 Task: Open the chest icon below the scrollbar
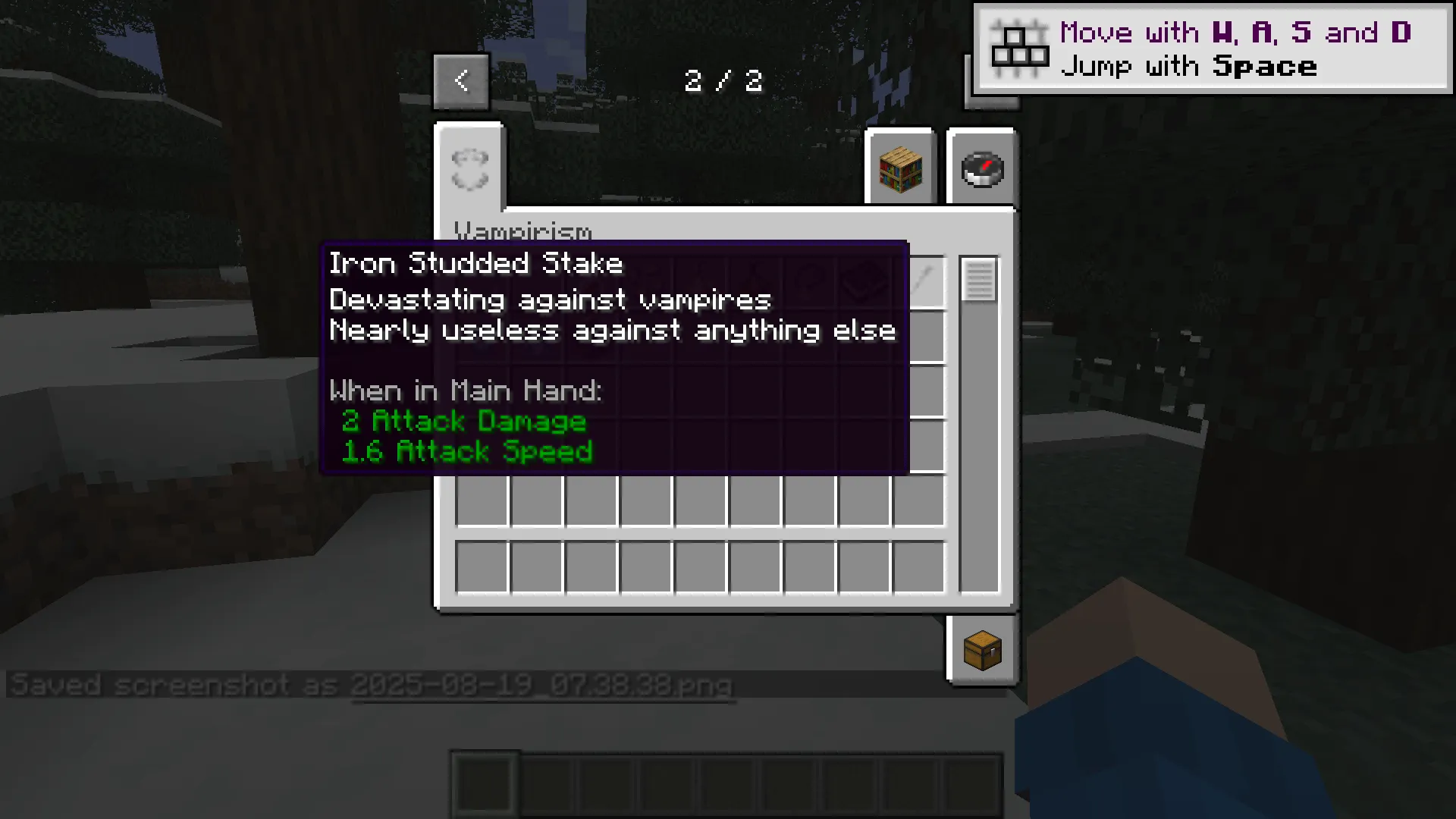[982, 651]
